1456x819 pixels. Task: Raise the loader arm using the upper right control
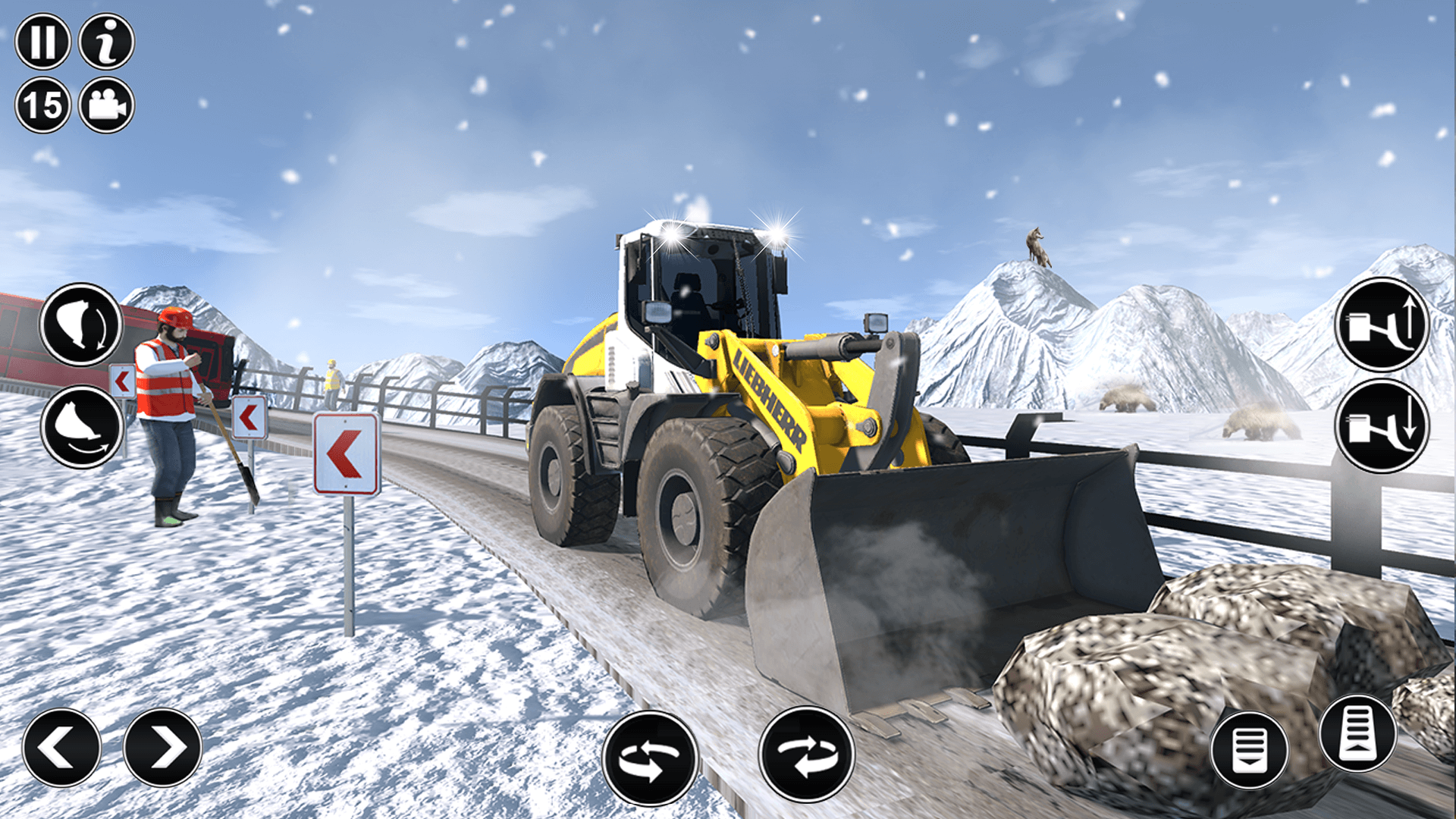point(1382,326)
